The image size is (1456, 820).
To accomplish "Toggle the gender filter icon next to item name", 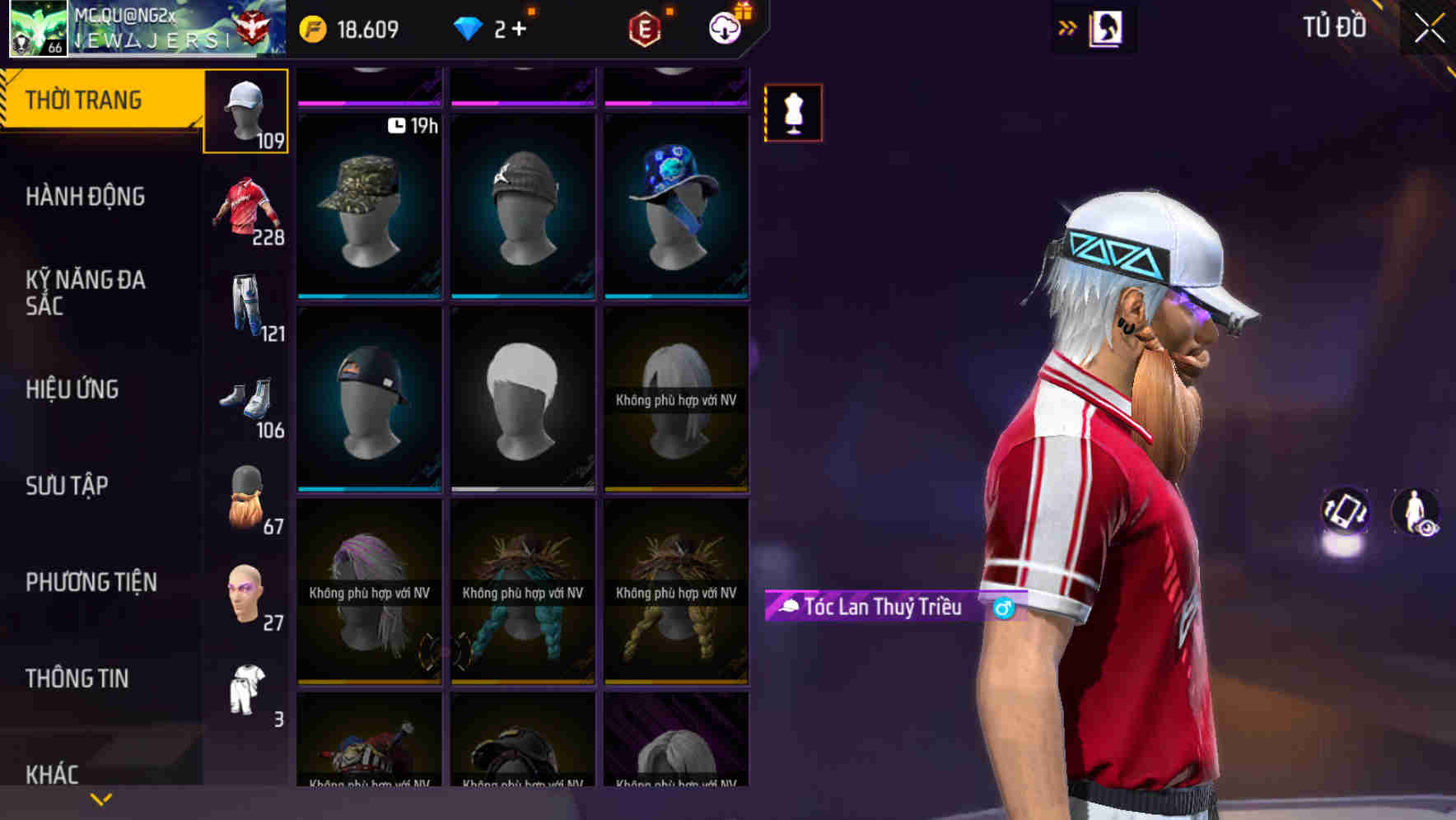I will [1003, 609].
